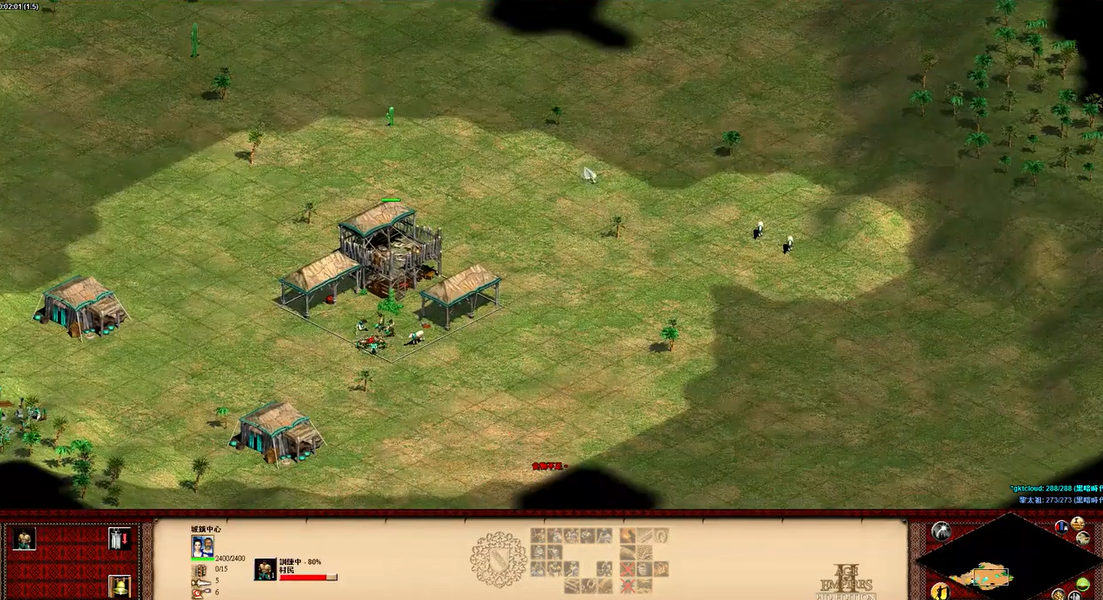Activate the Town Bell button
The height and width of the screenshot is (600, 1103).
(x=119, y=586)
